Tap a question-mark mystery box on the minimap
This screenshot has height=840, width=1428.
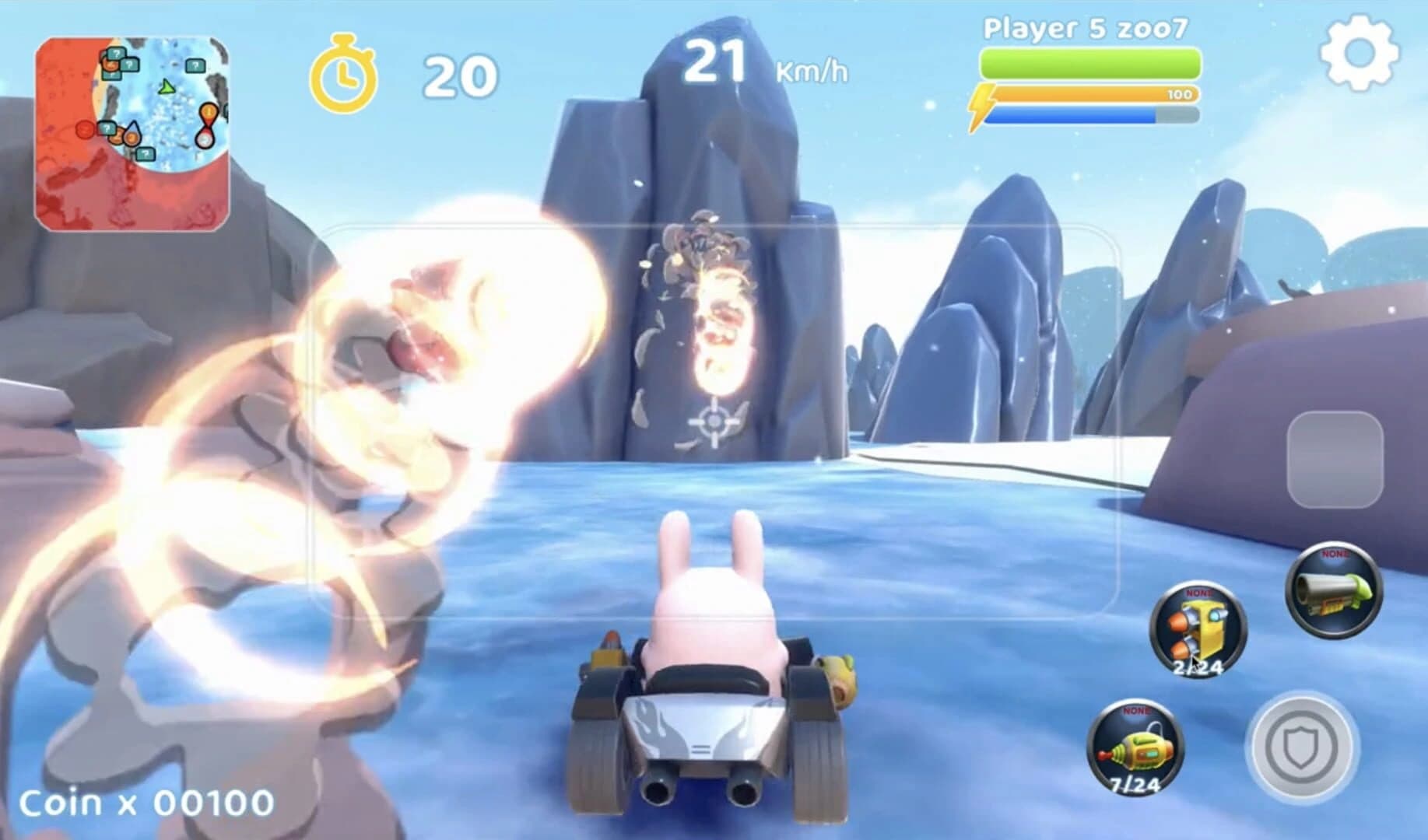click(117, 54)
